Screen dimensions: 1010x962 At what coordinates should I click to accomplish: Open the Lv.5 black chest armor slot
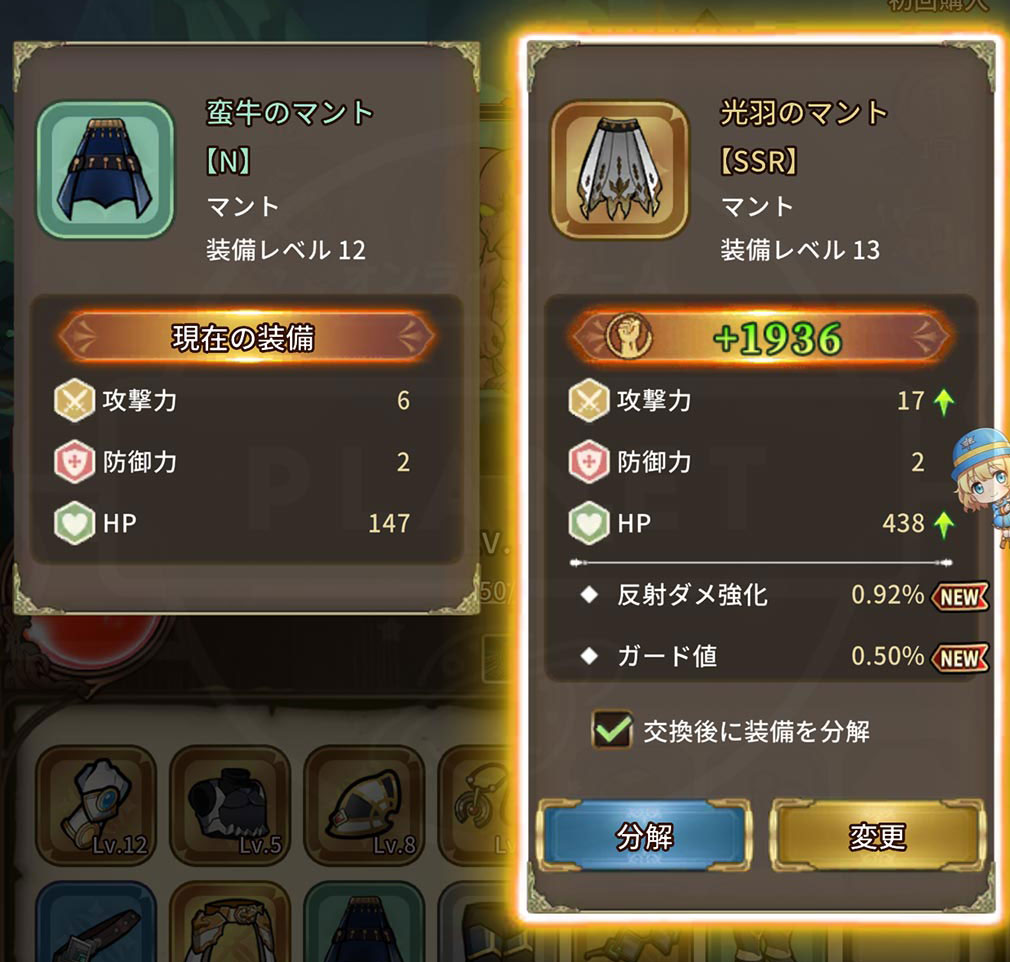click(230, 805)
